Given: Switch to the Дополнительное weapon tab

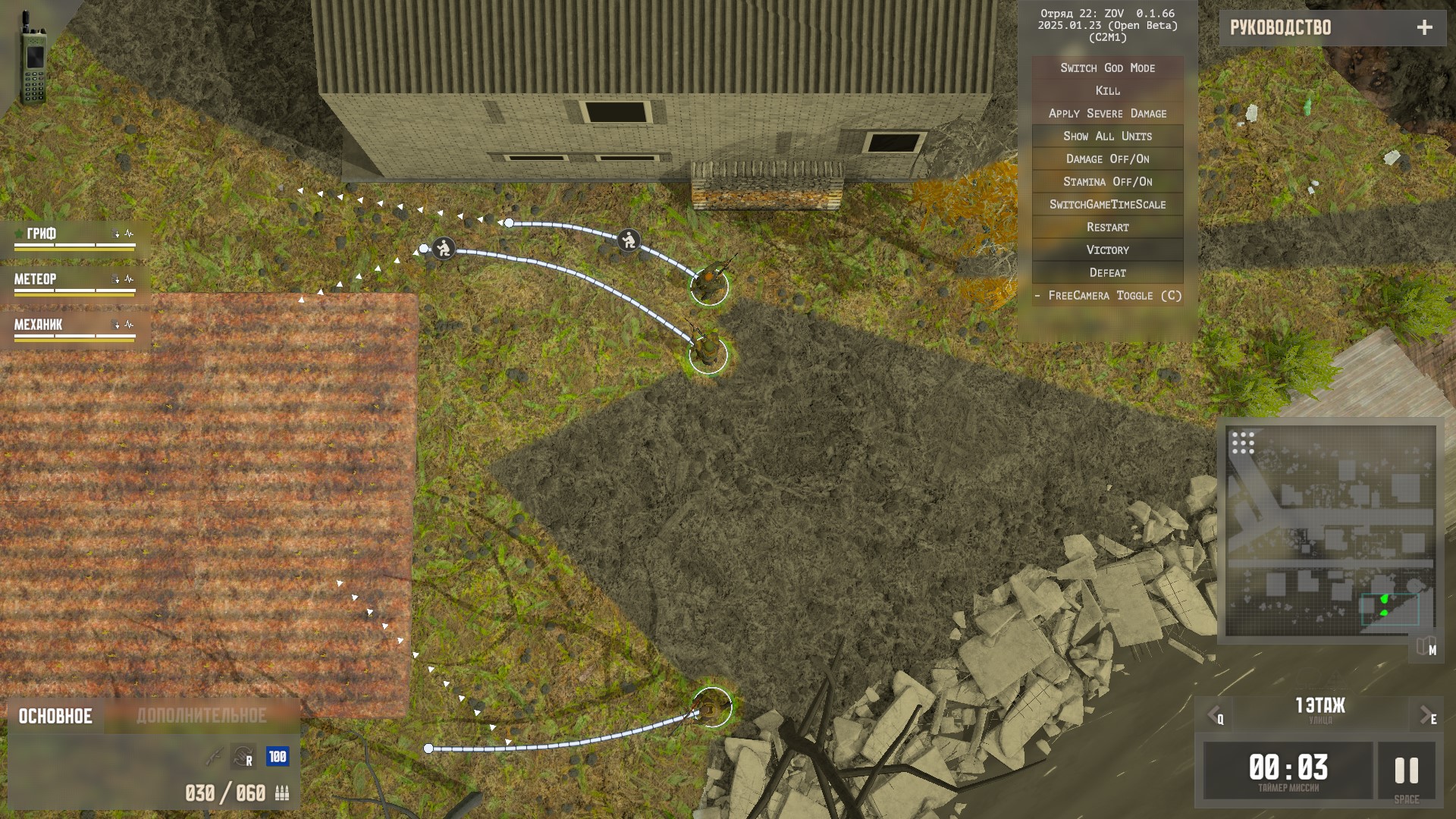Looking at the screenshot, I should tap(202, 717).
